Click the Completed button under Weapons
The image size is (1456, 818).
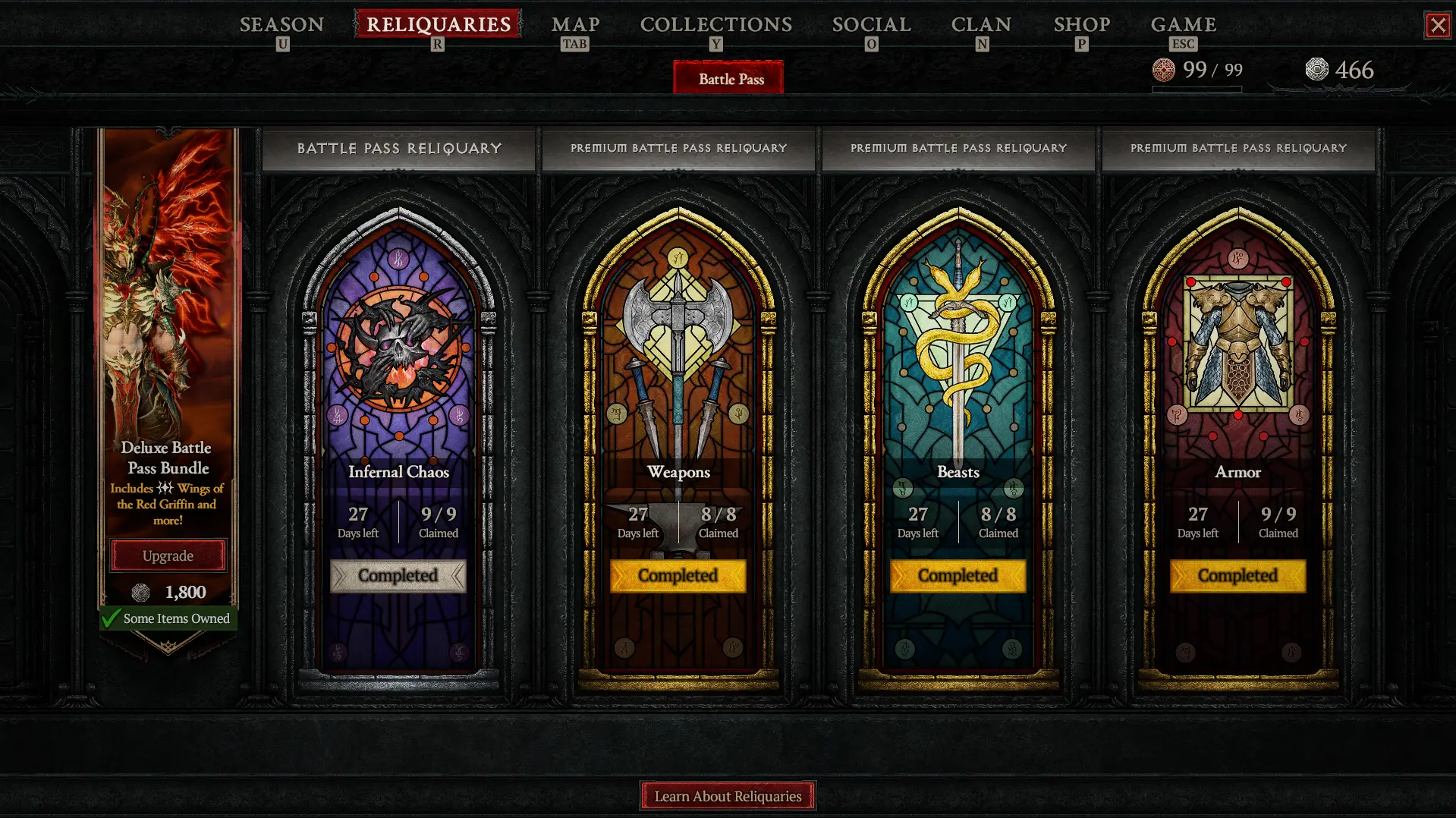tap(678, 576)
